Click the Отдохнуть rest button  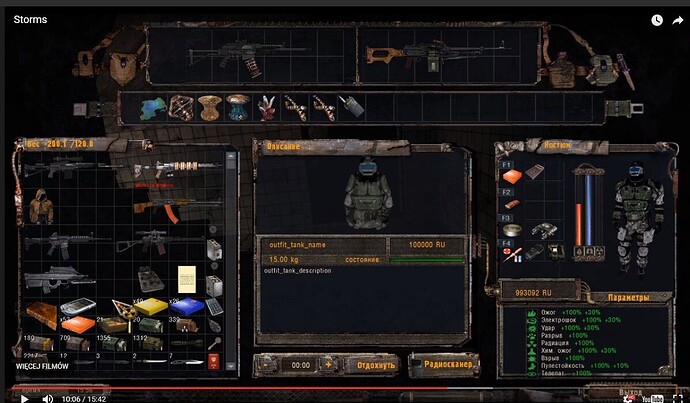click(x=369, y=366)
